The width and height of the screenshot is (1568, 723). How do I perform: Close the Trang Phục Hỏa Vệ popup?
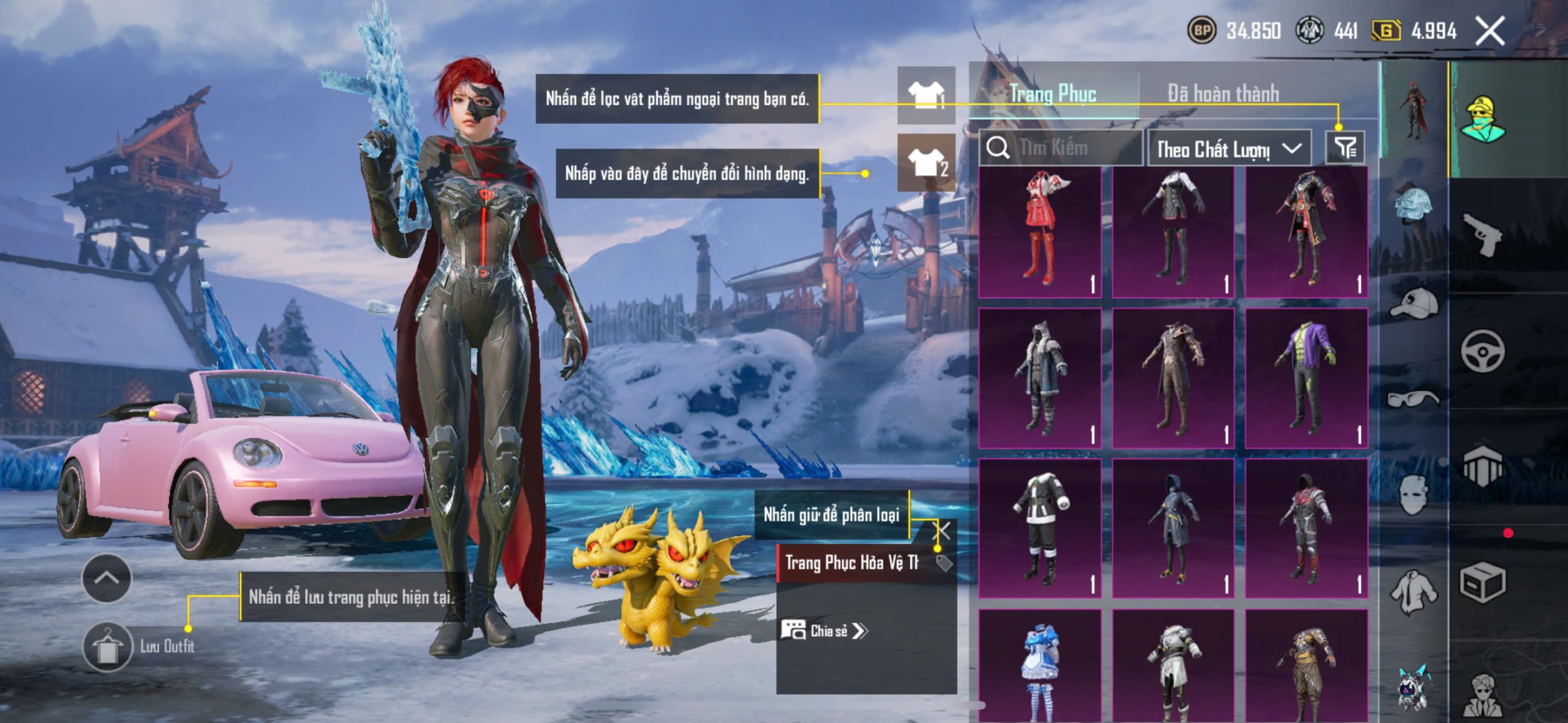[x=943, y=530]
